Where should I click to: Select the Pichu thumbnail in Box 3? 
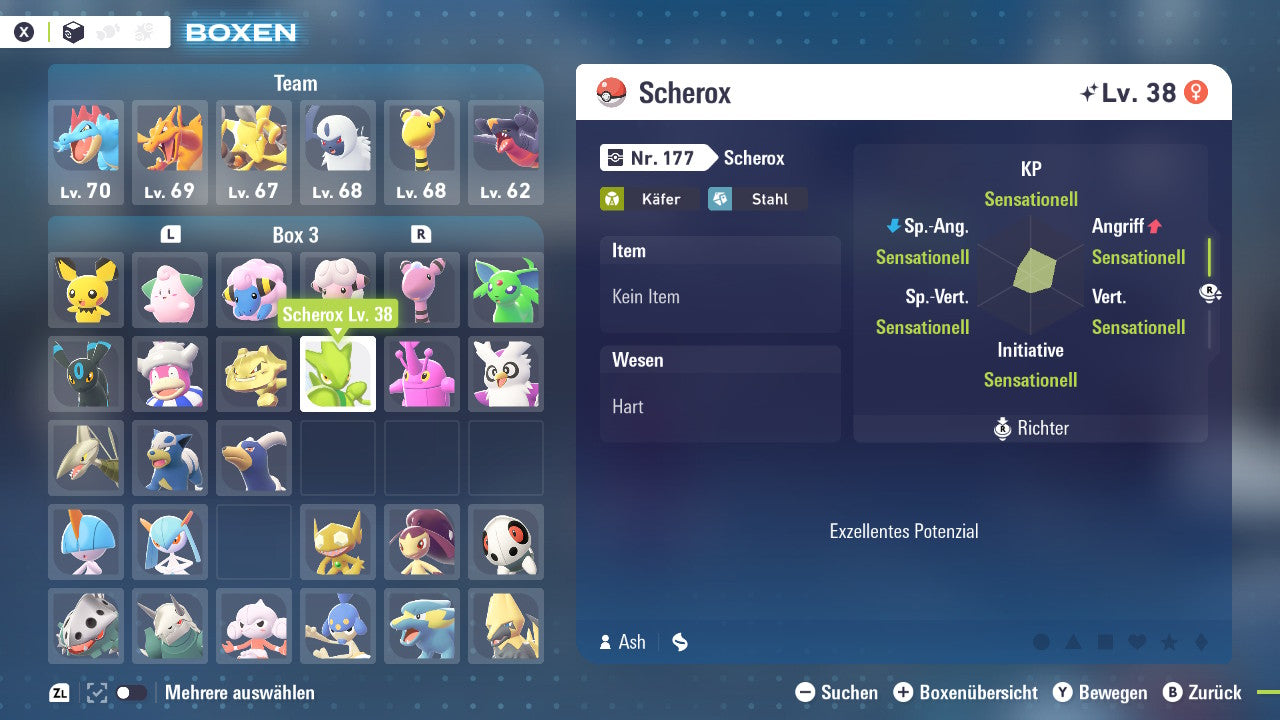click(x=86, y=290)
